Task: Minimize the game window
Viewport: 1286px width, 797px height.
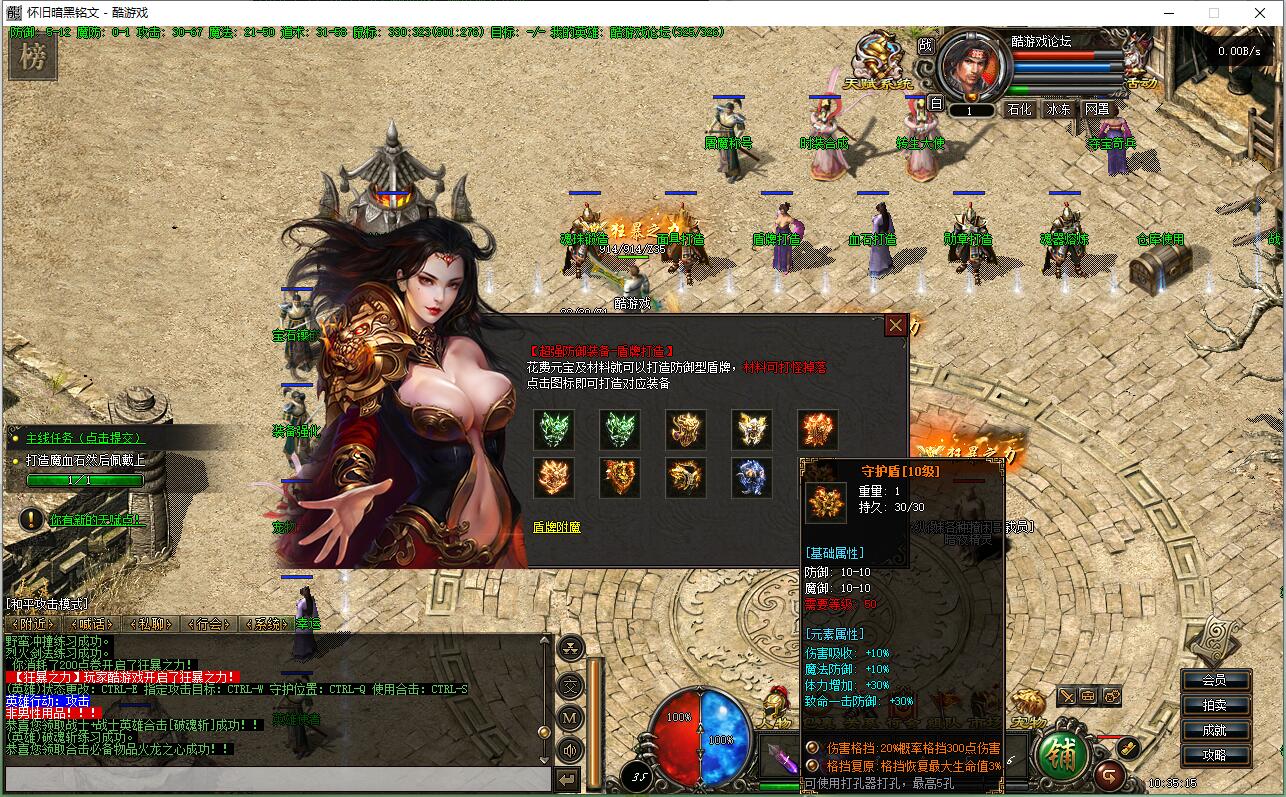Action: (1167, 13)
